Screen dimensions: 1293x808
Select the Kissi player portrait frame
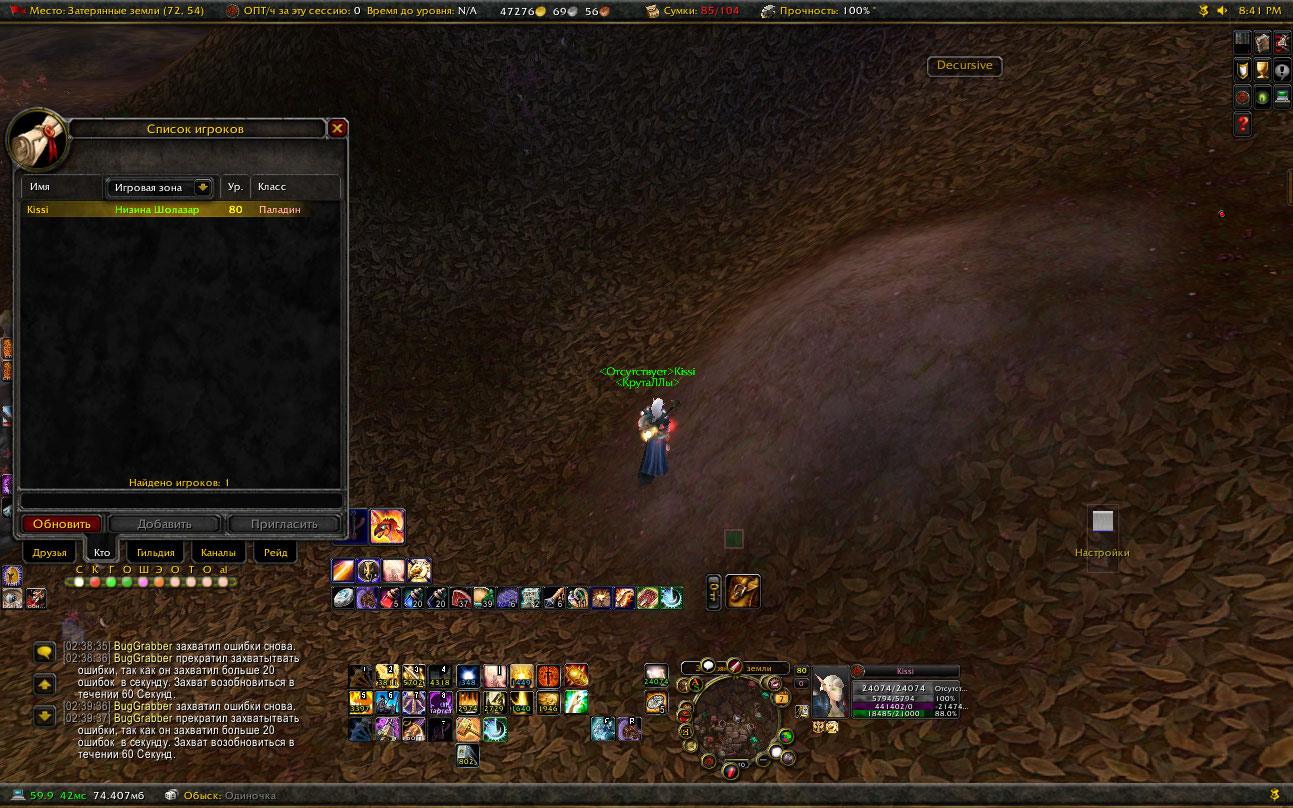830,691
